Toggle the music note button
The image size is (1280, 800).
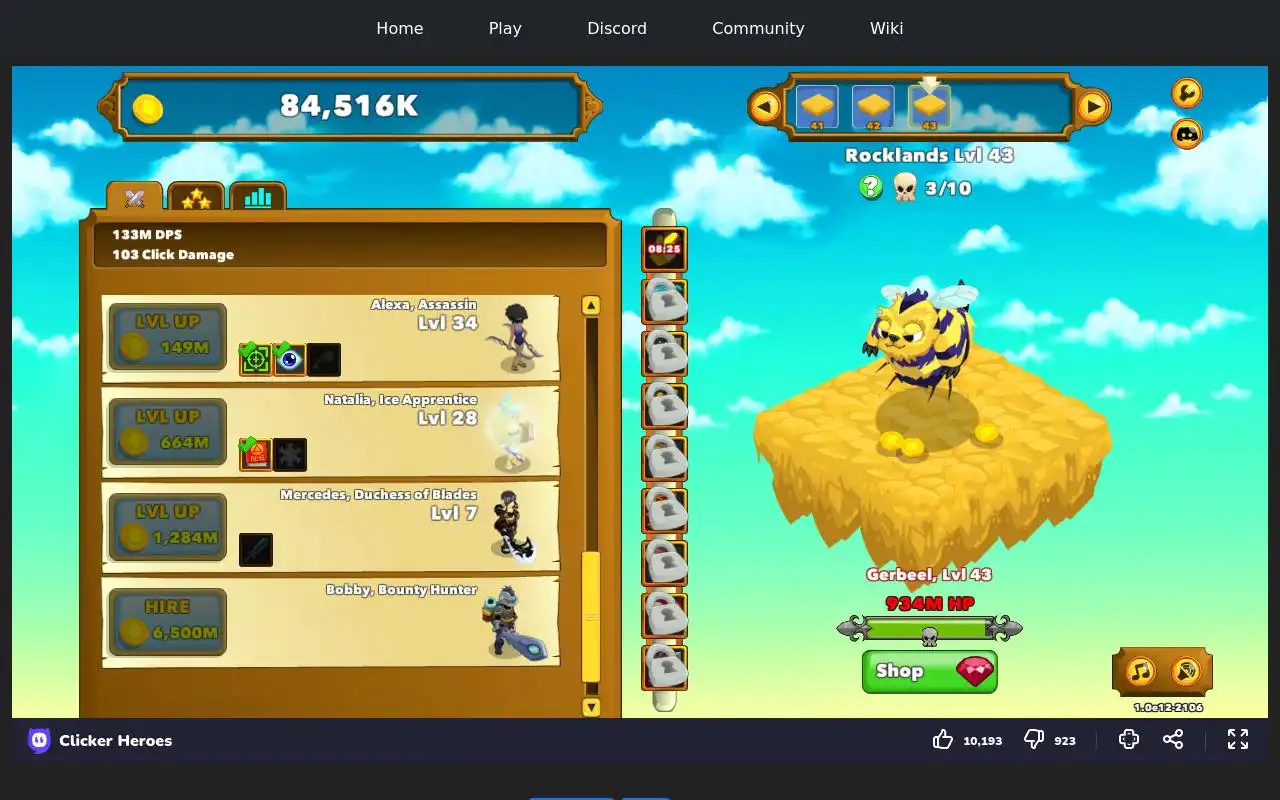click(x=1141, y=671)
